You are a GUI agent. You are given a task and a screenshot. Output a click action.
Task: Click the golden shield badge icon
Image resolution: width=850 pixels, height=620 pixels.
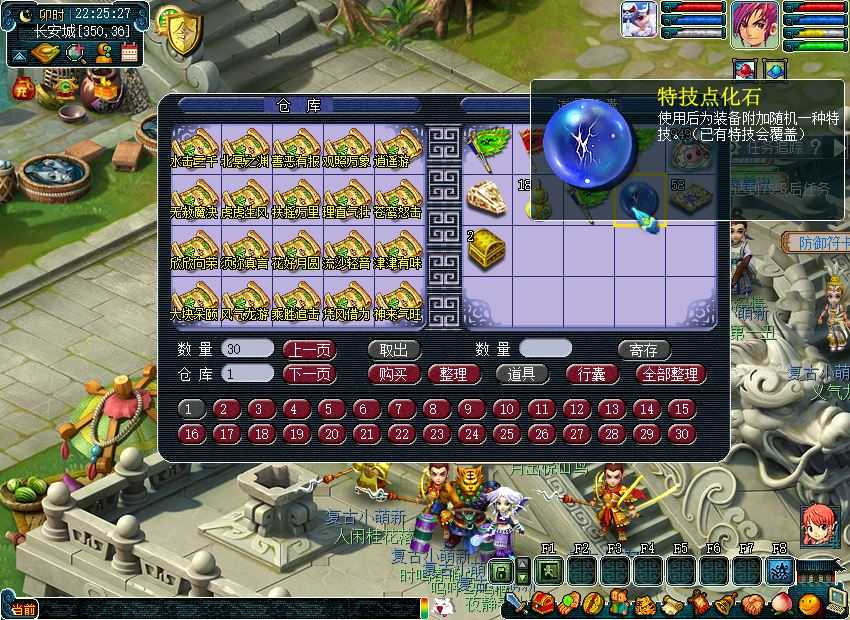coord(182,31)
